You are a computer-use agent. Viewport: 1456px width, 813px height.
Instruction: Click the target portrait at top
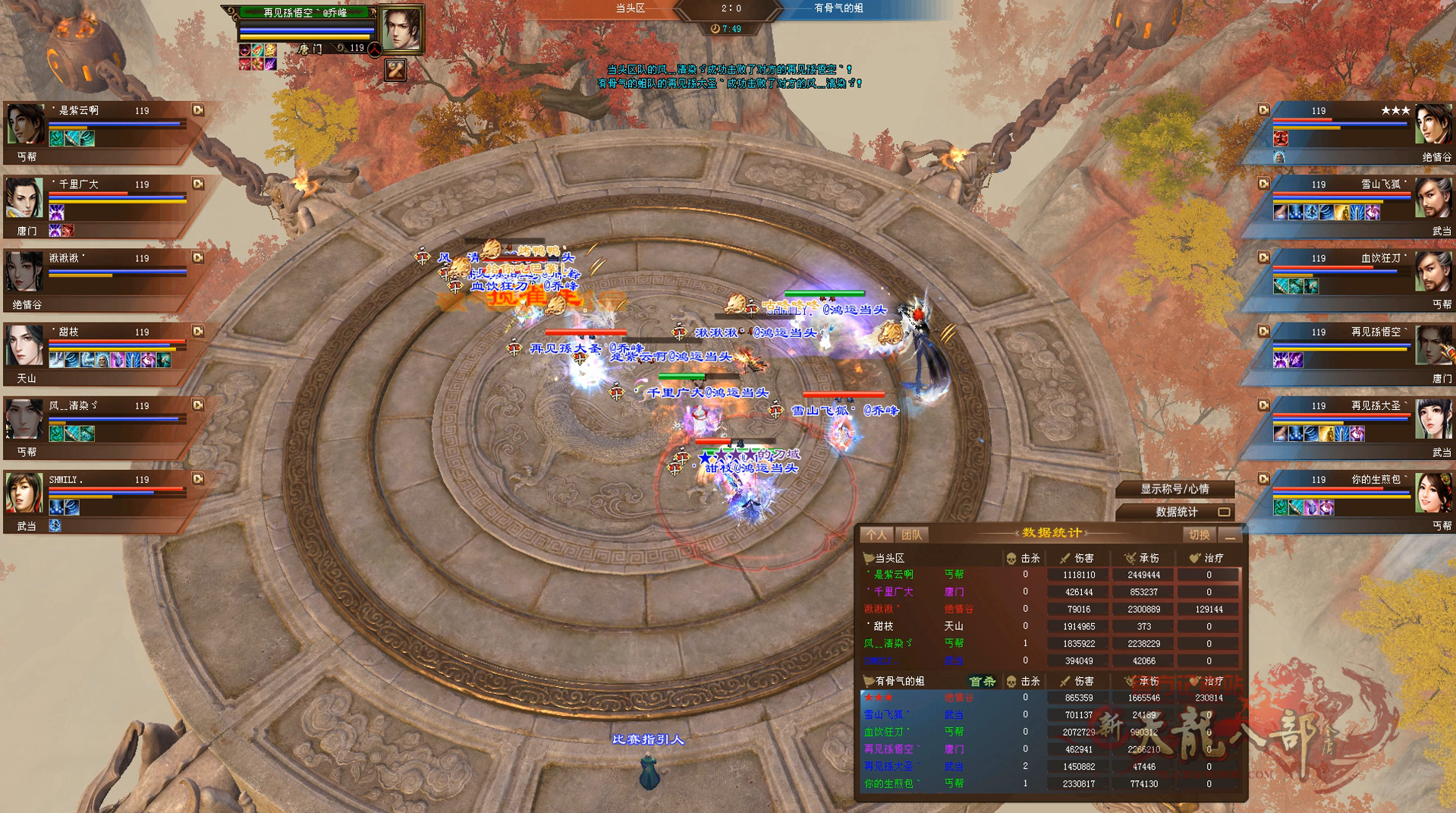click(x=400, y=29)
